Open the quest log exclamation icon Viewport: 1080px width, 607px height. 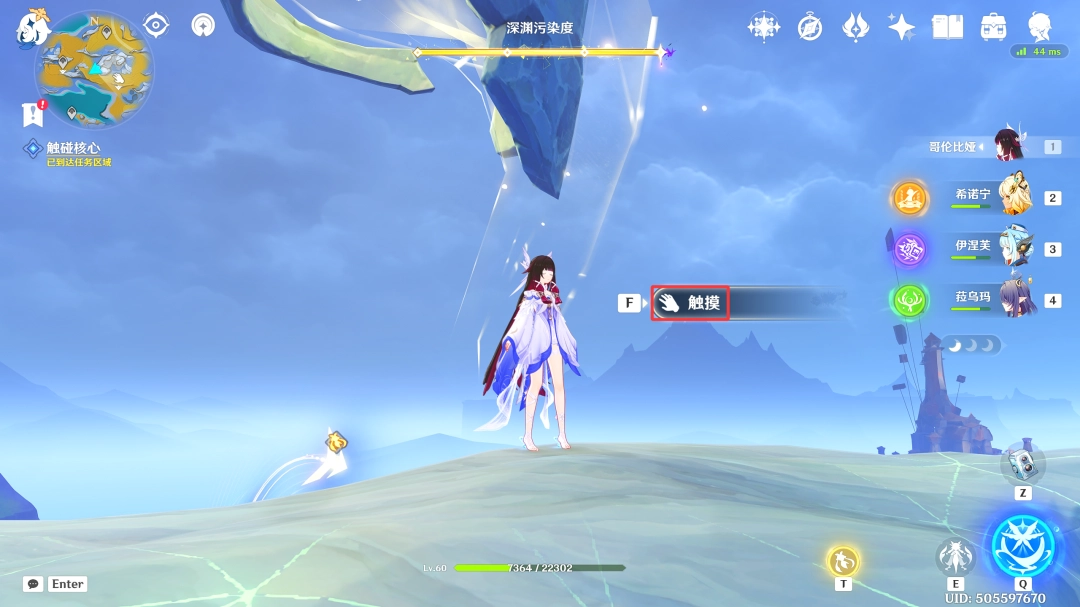[x=33, y=114]
